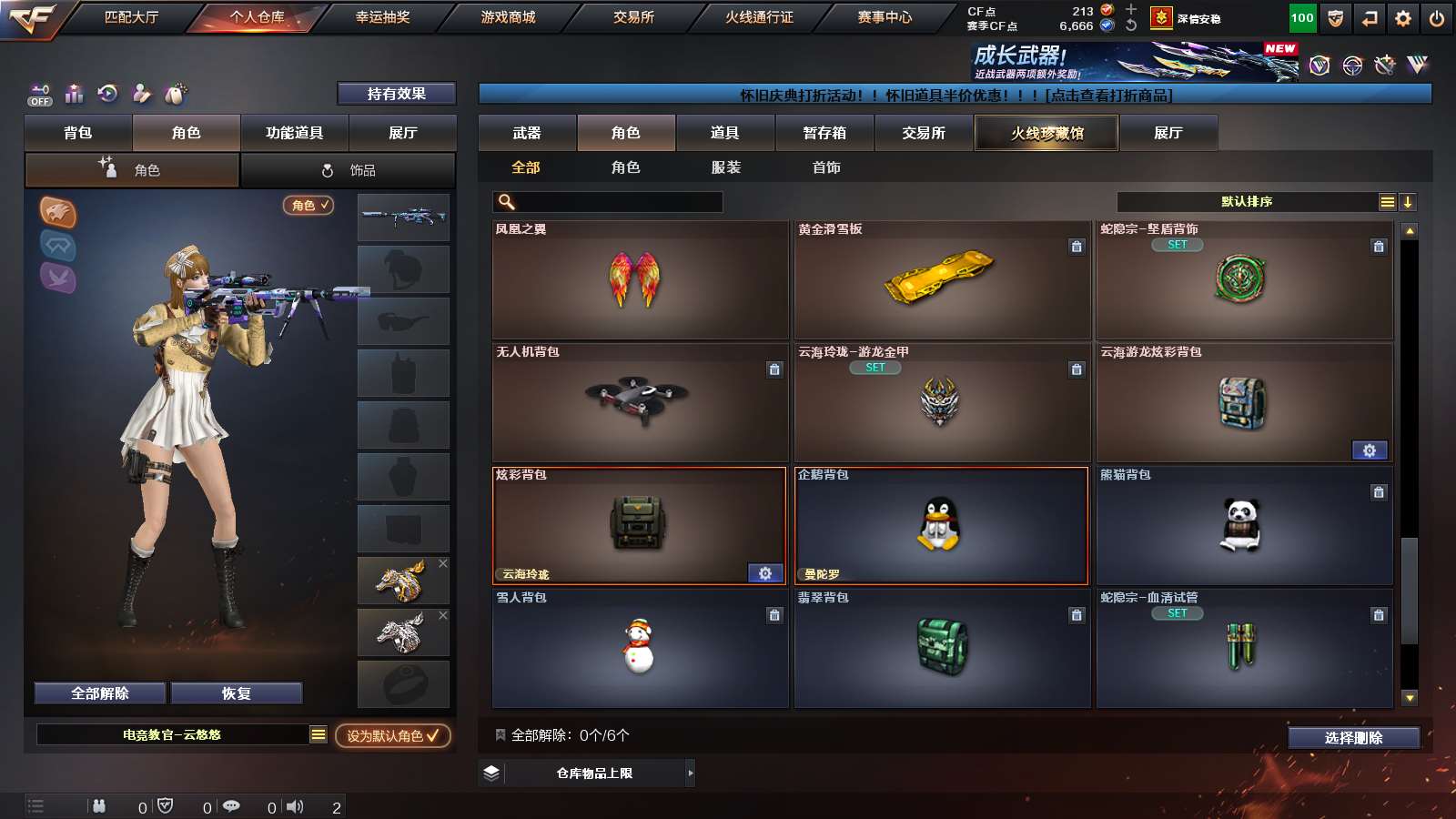Image resolution: width=1456 pixels, height=819 pixels.
Task: Click the 全部解除 button below the character
Action: click(98, 693)
